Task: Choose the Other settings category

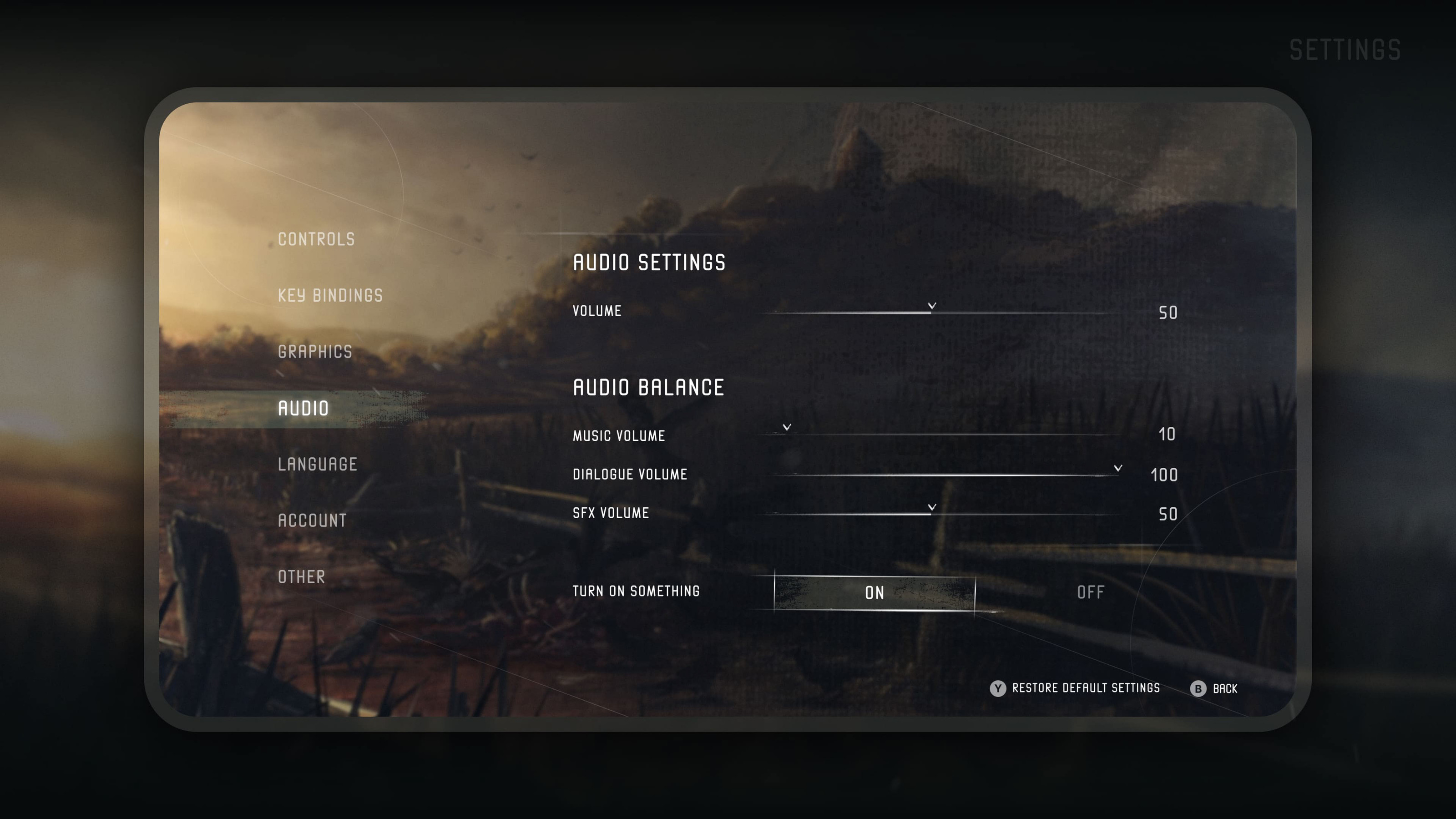Action: pos(301,577)
